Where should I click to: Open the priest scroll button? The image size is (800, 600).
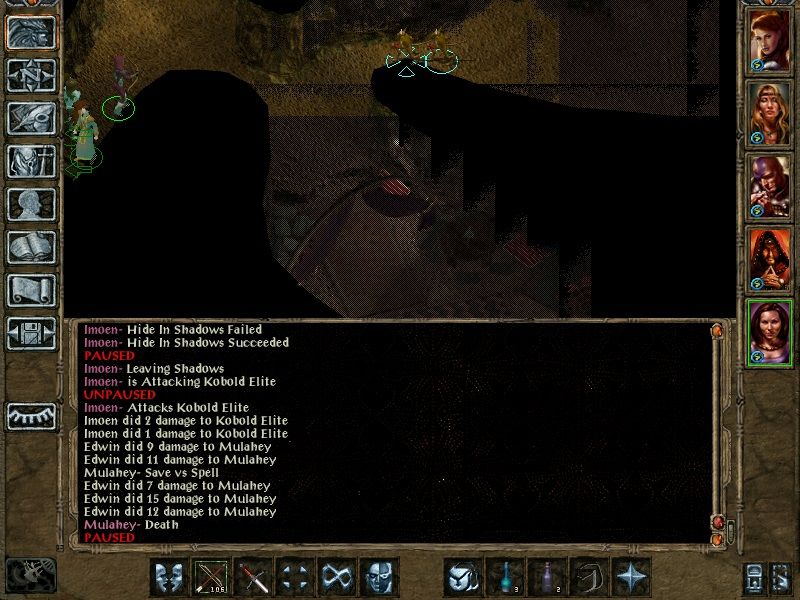tap(31, 290)
